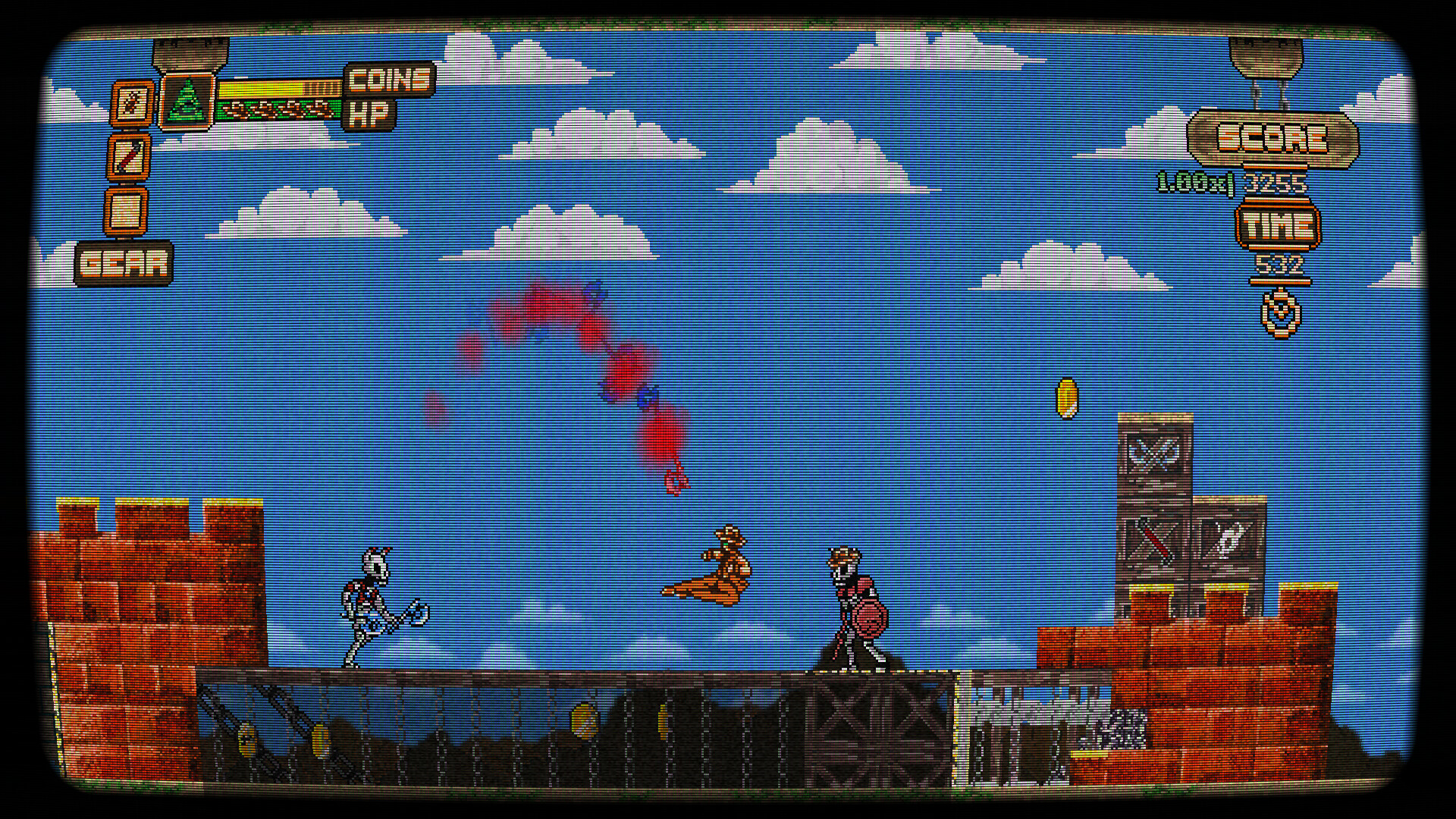Select the sword slot in Gear panel
Viewport: 1456px width, 819px height.
tap(130, 155)
